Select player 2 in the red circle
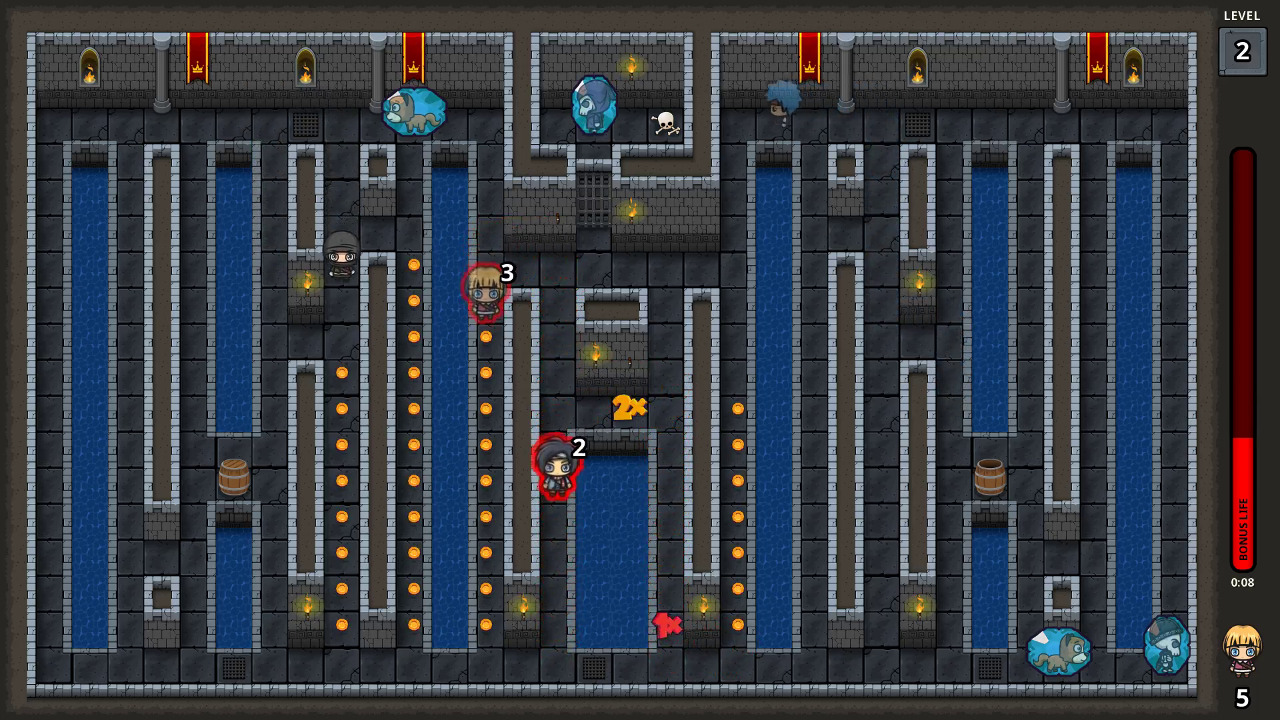Screen dimensions: 1280x720 (x=557, y=467)
